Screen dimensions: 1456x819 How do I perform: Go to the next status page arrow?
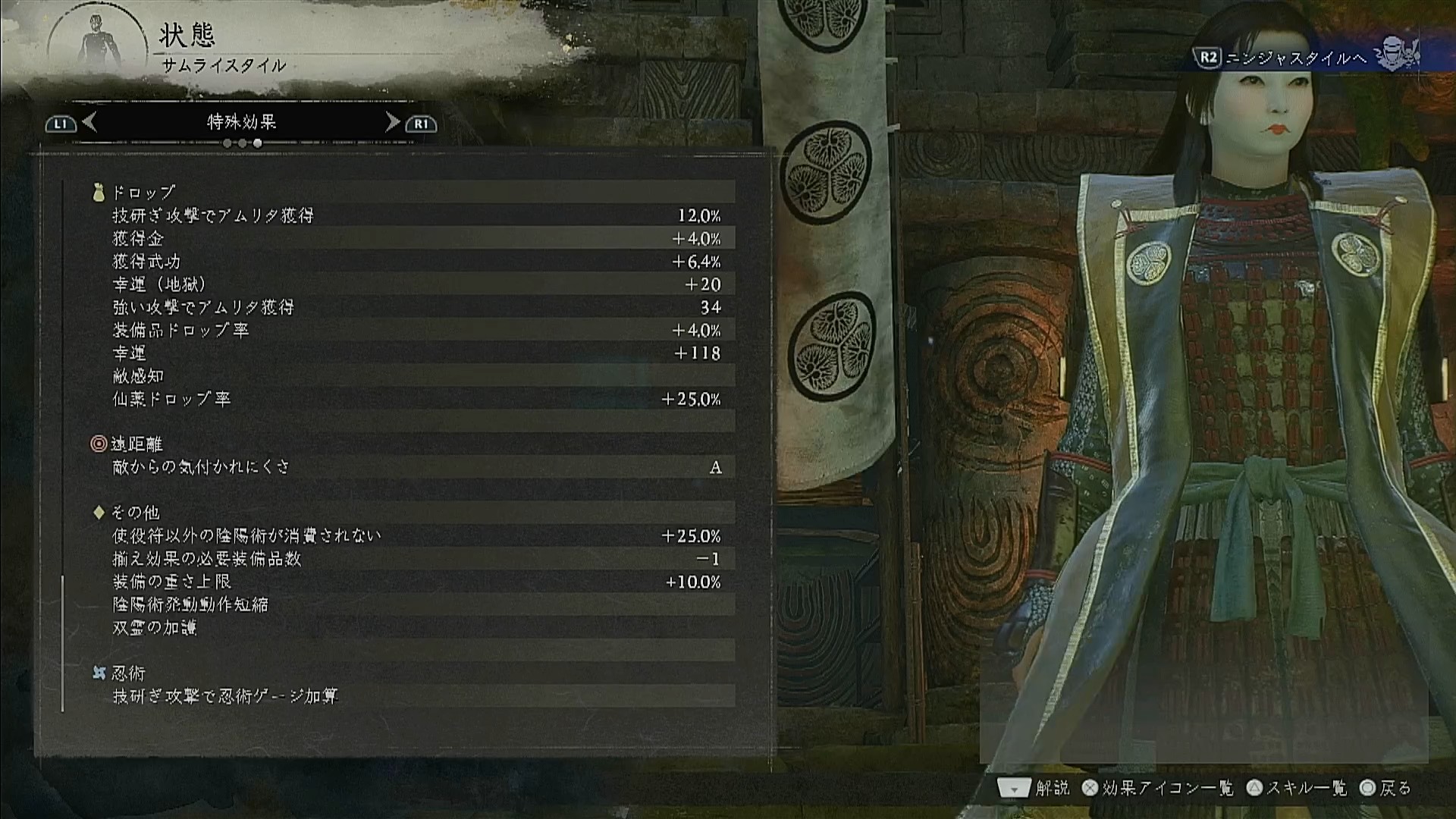click(x=392, y=122)
